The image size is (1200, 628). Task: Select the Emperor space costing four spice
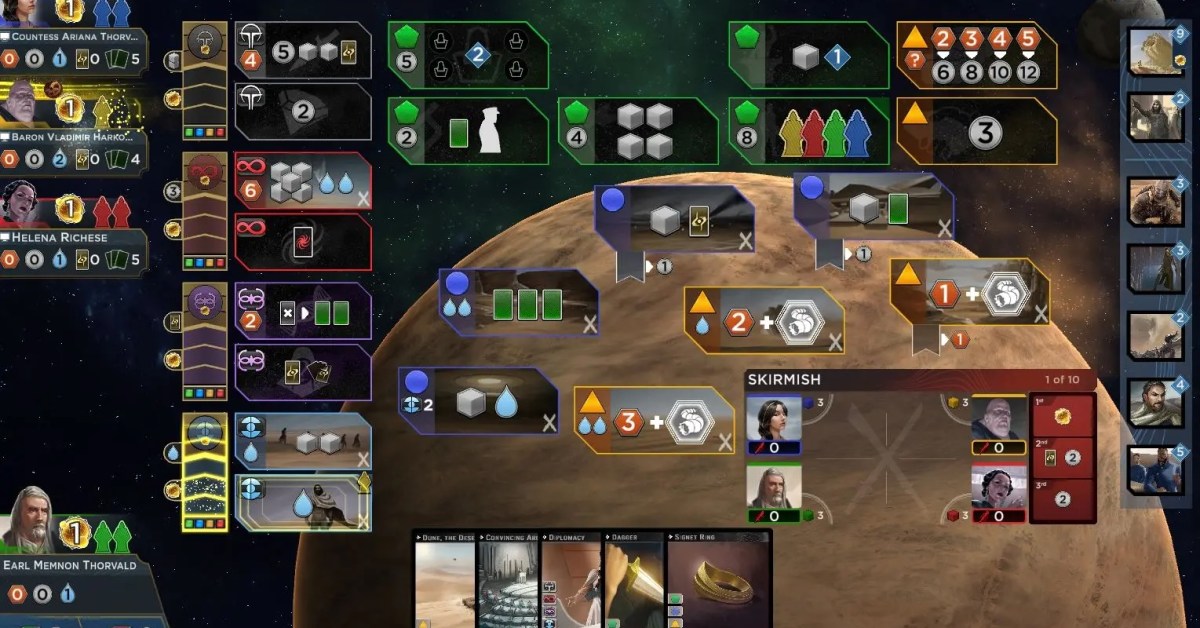pos(303,51)
